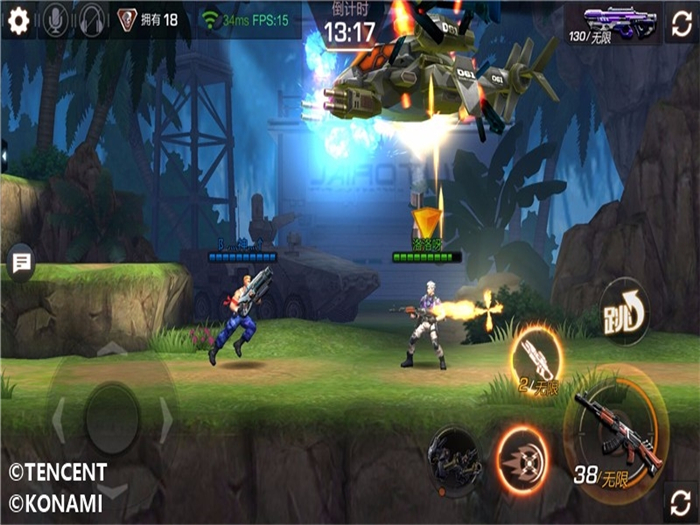Open the chat message bubble
Screen dimensions: 700x525
[x=20, y=263]
